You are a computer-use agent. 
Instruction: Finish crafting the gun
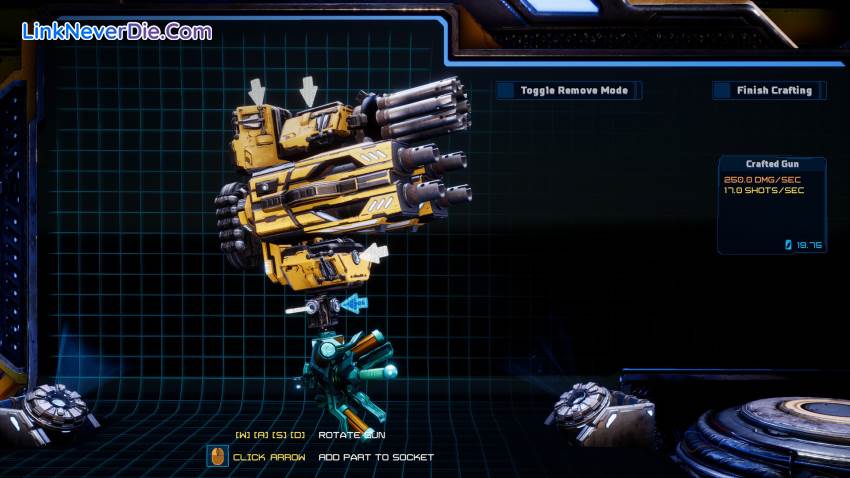[769, 91]
